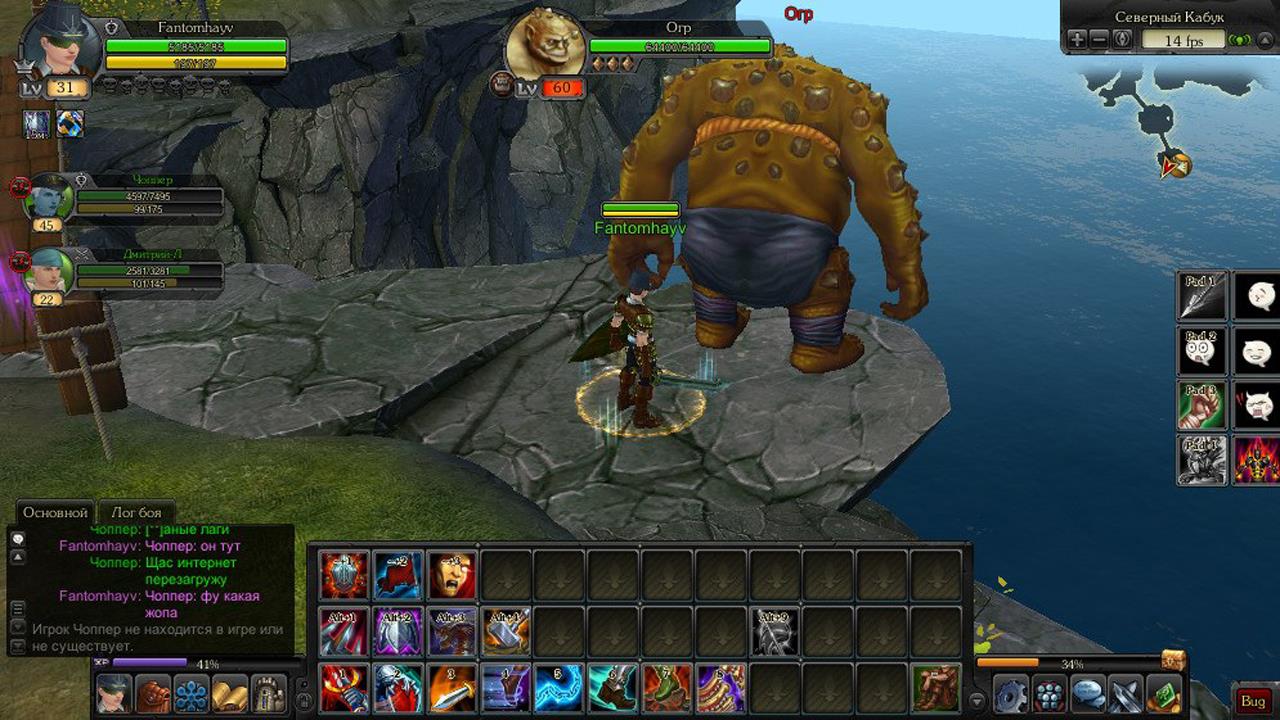Use the Pad 3 clenched fist skill
This screenshot has height=720, width=1280.
pyautogui.click(x=1201, y=406)
